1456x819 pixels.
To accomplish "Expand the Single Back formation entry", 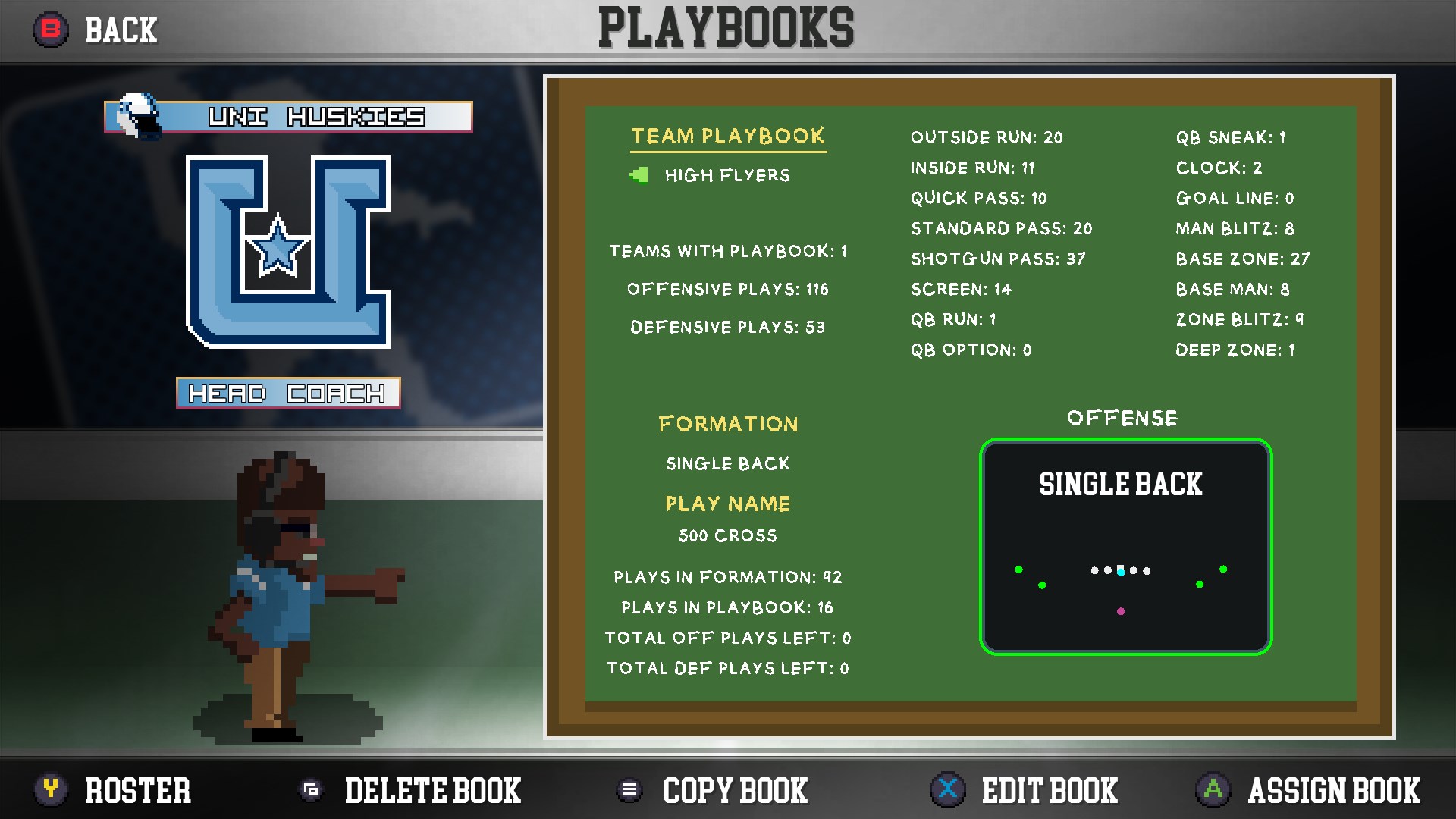I will 727,463.
